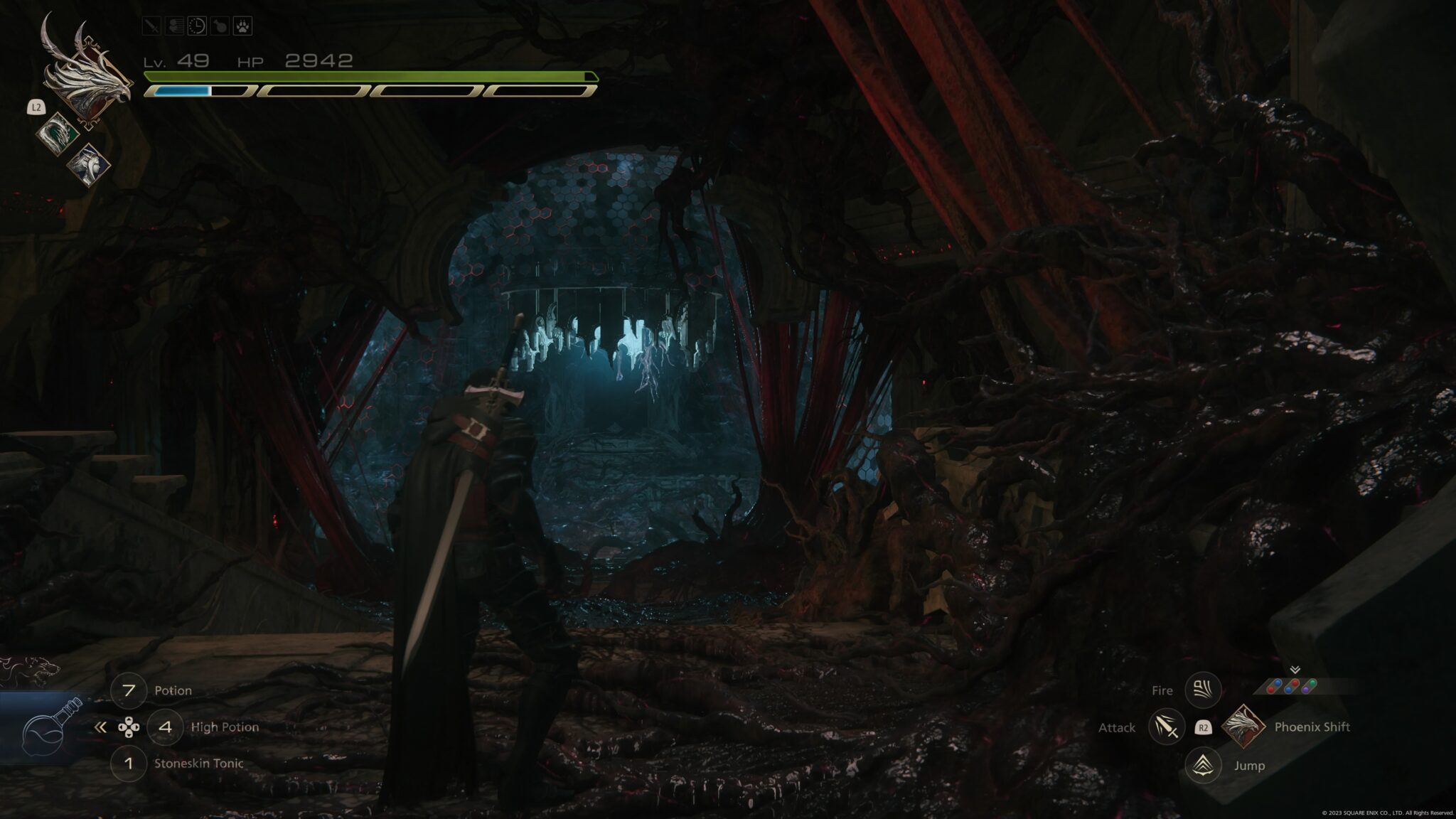Click the paw print status icon
The height and width of the screenshot is (819, 1456).
point(242,26)
